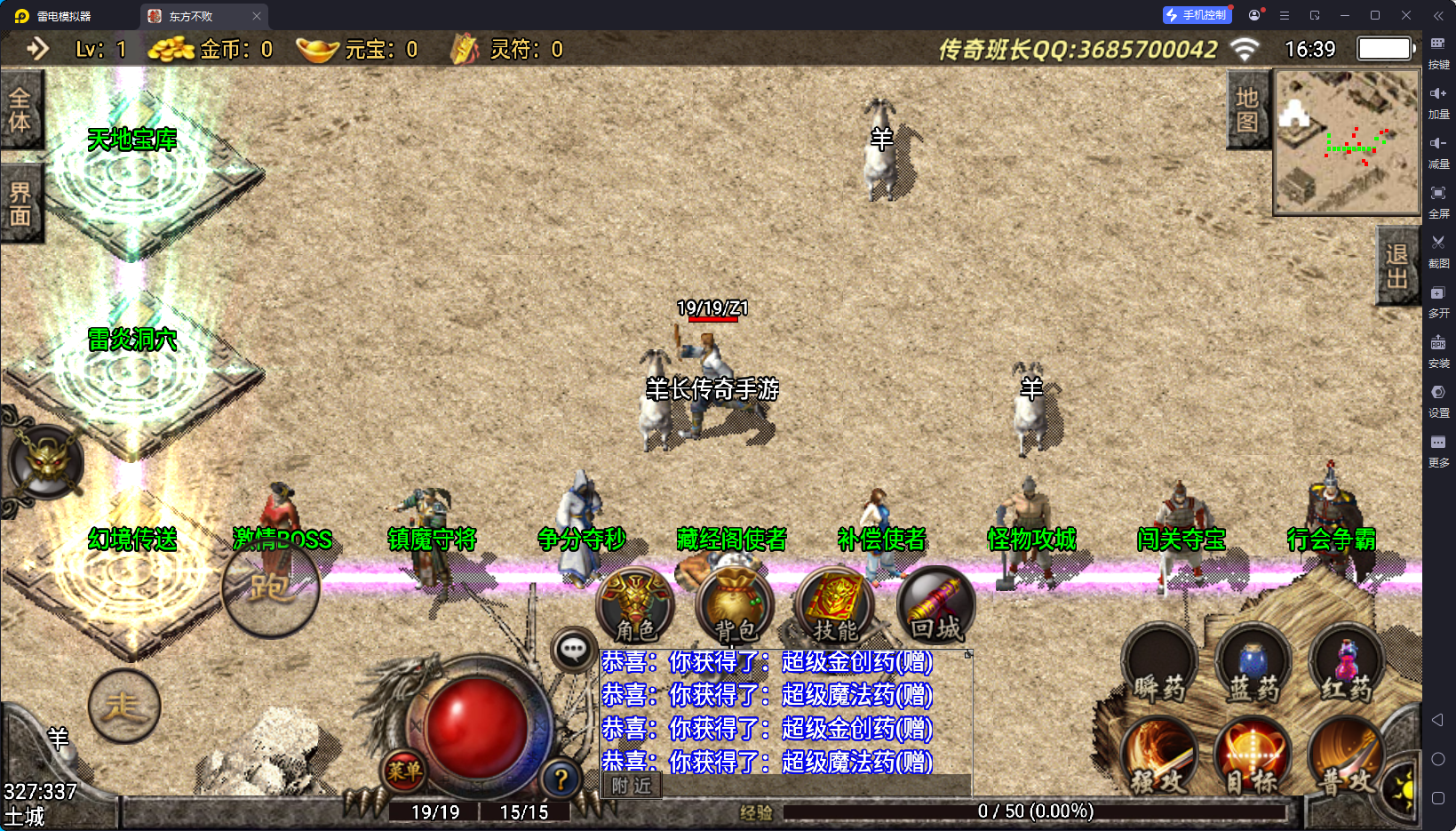Tap the 目标 target selection button
The image size is (1456, 831).
pos(1253,757)
